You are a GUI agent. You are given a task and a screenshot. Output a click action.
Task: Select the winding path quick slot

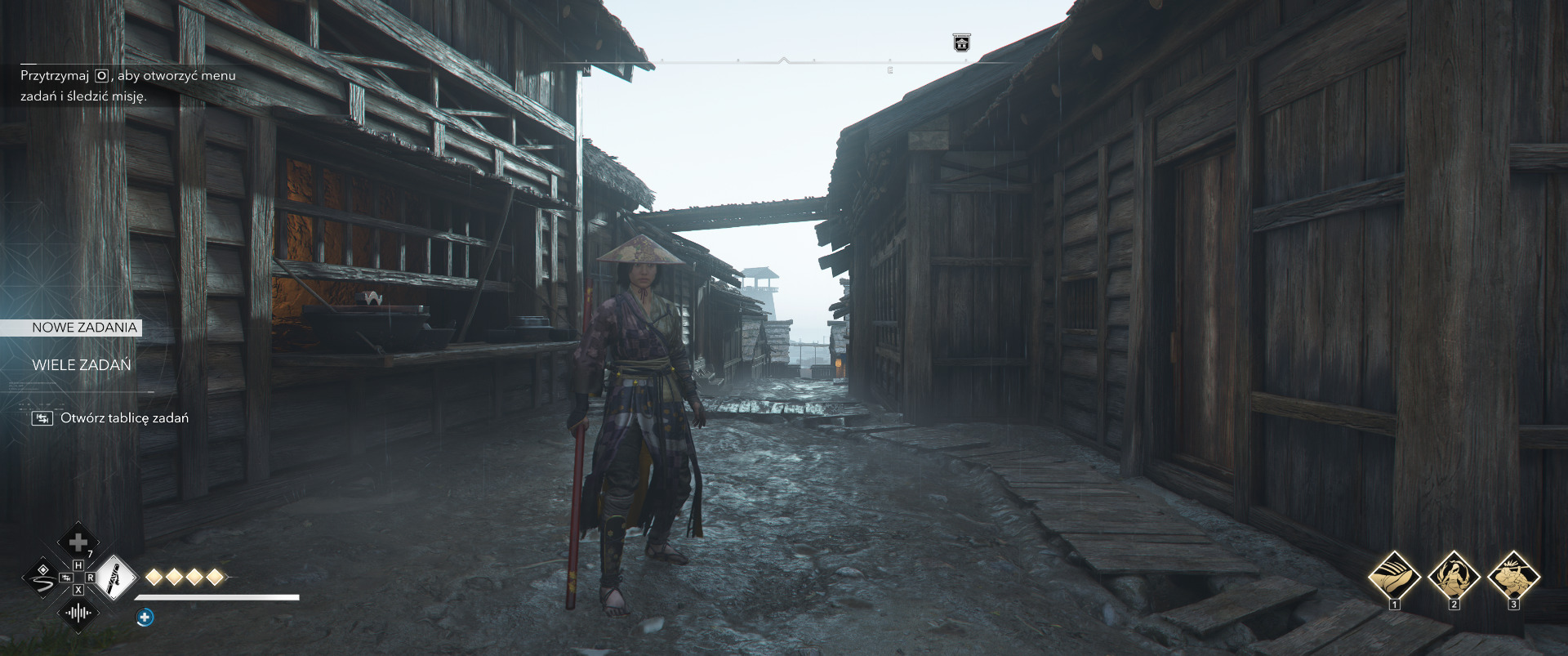click(x=42, y=579)
